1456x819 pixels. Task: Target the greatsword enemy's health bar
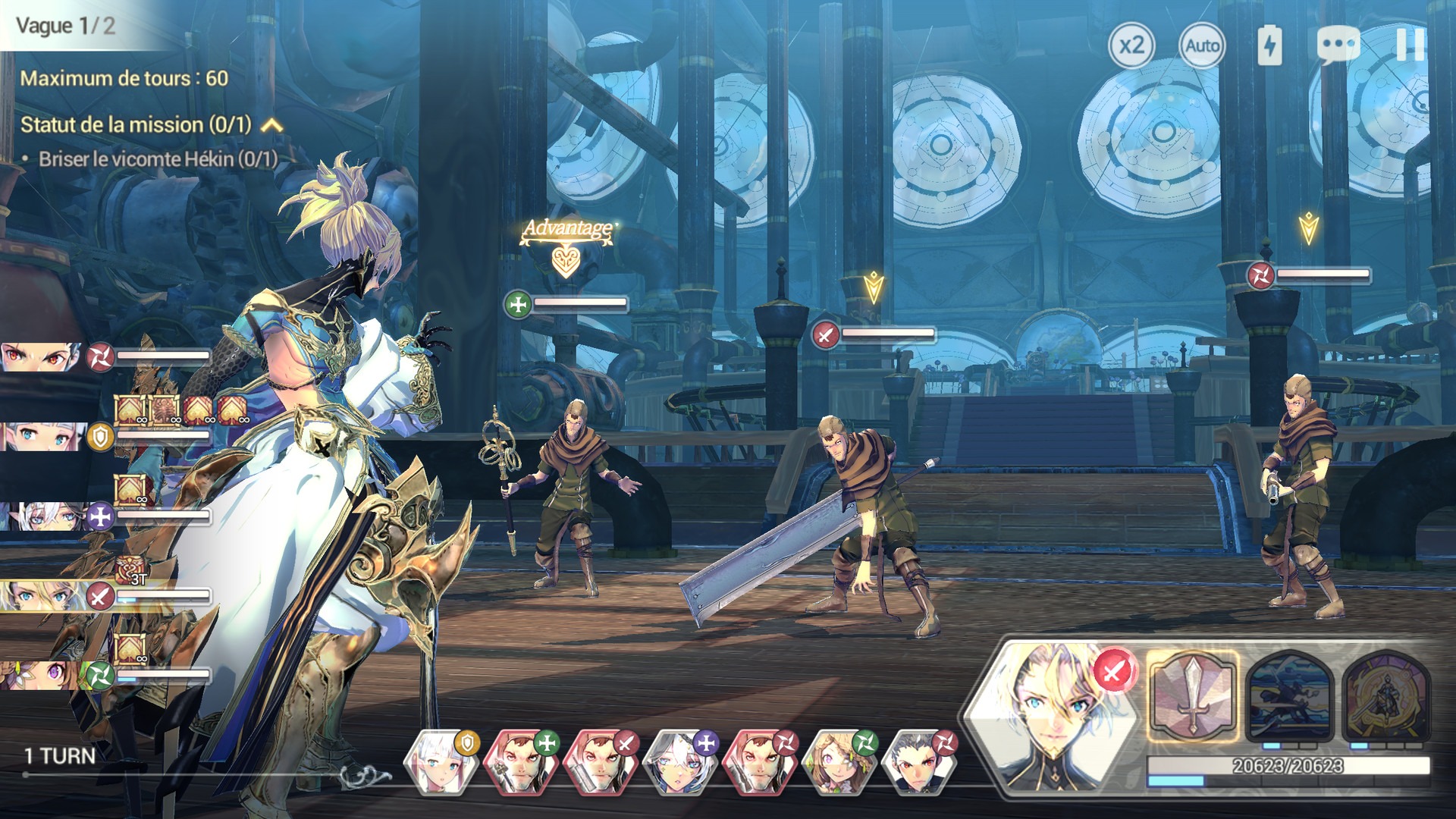(x=887, y=333)
